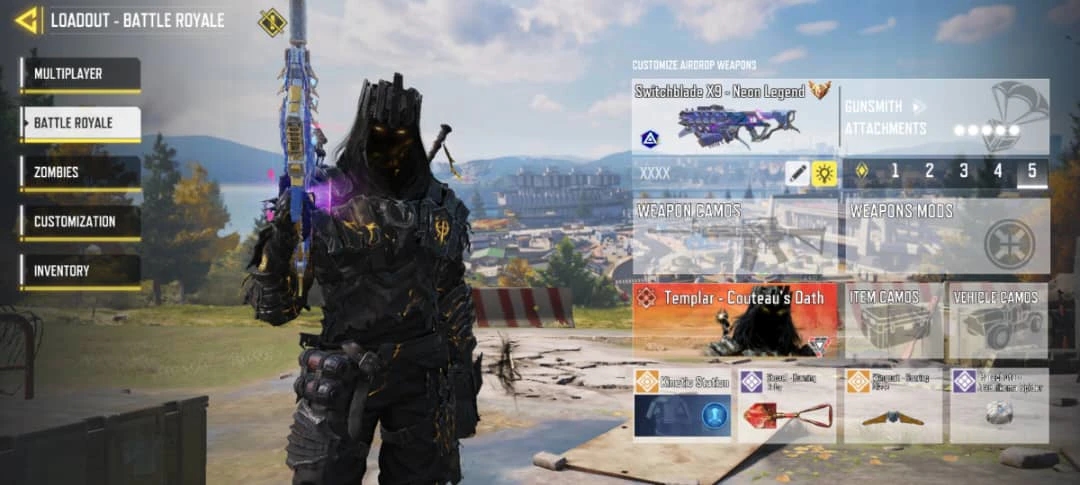Open the Item Camos tile
The width and height of the screenshot is (1080, 485).
pyautogui.click(x=893, y=320)
